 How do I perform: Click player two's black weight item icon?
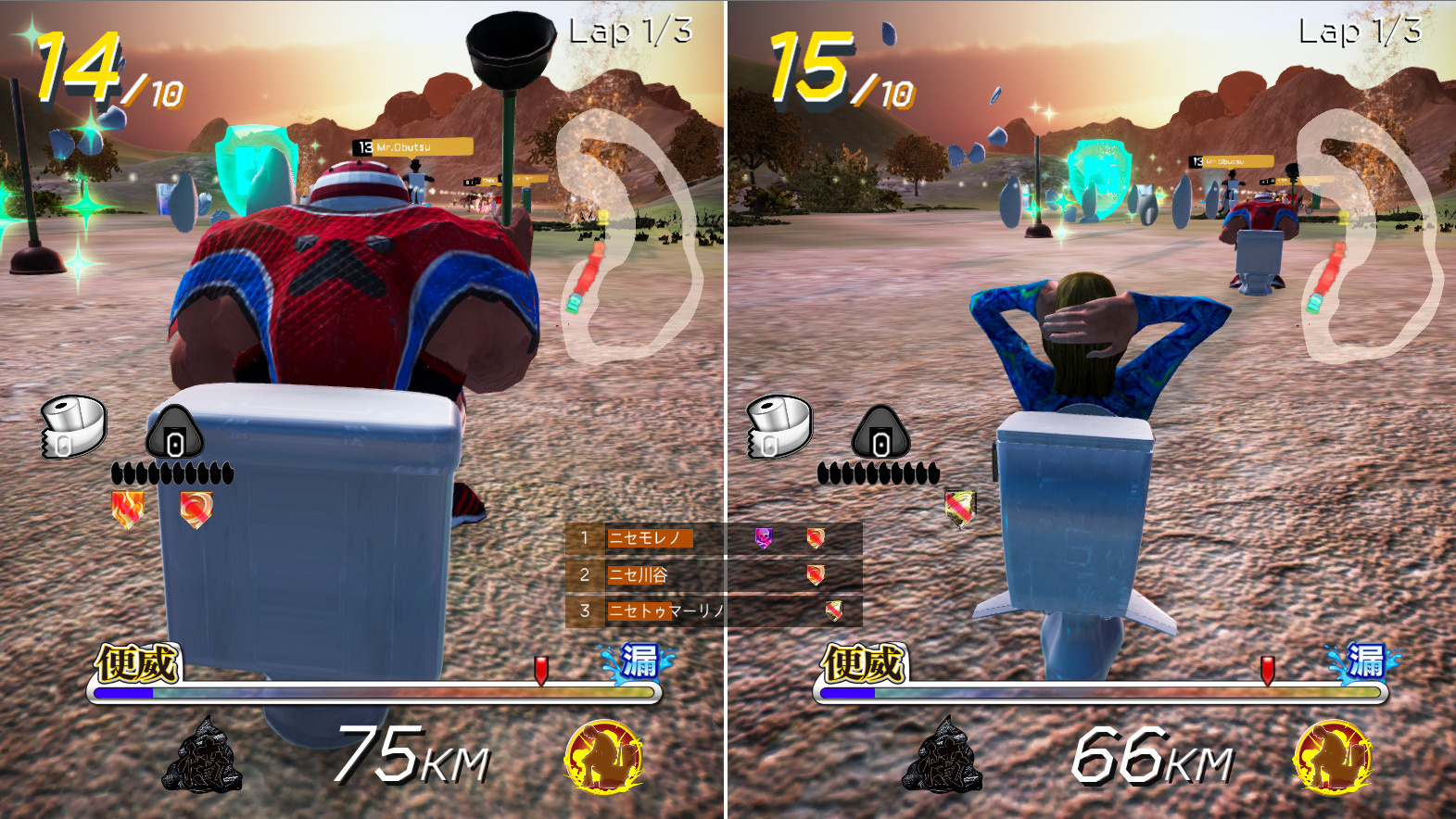pyautogui.click(x=880, y=433)
